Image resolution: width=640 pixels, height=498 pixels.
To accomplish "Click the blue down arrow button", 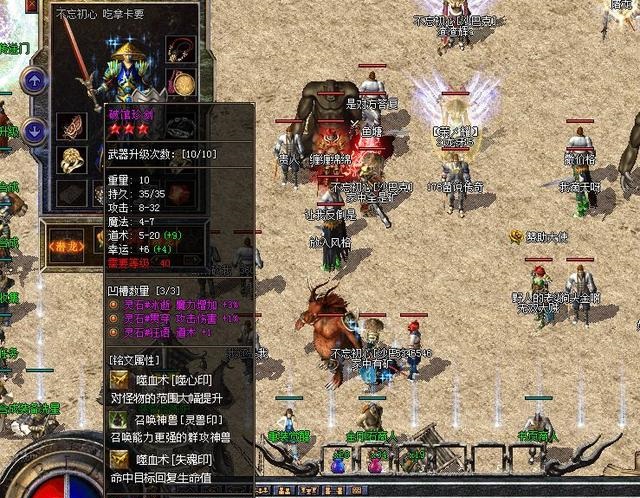I will pyautogui.click(x=35, y=130).
